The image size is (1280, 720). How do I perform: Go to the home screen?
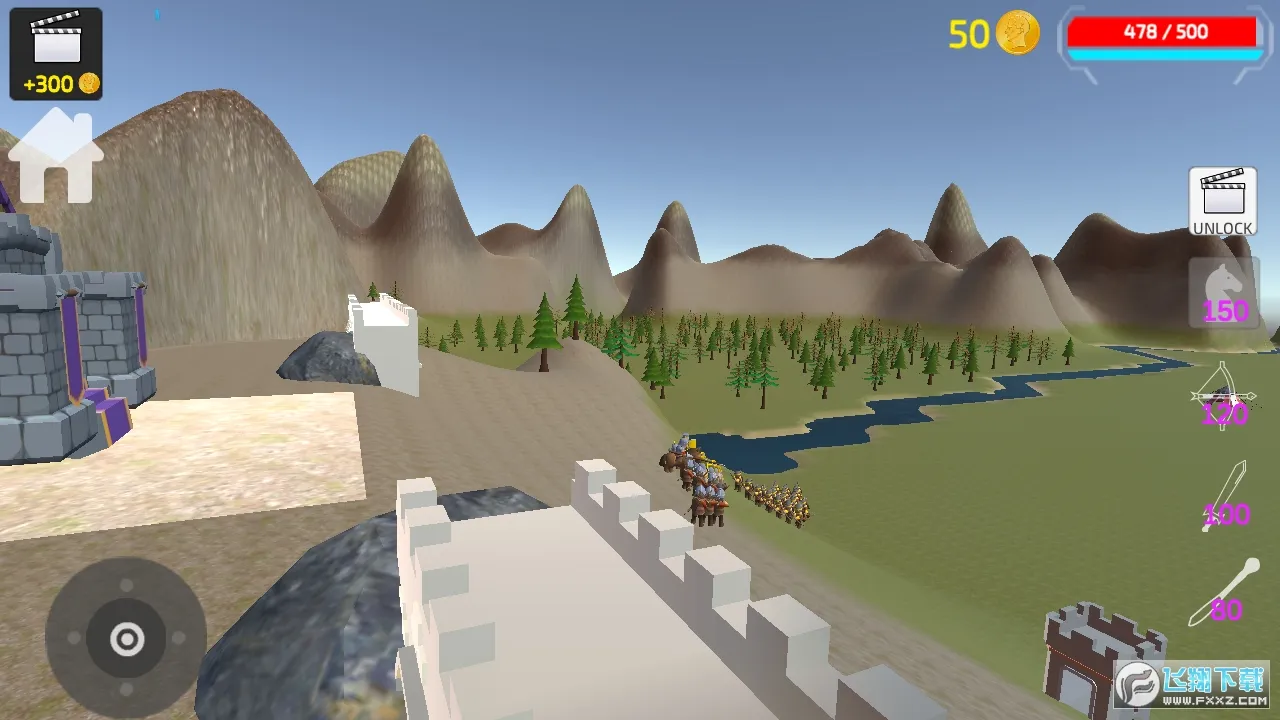click(x=56, y=156)
